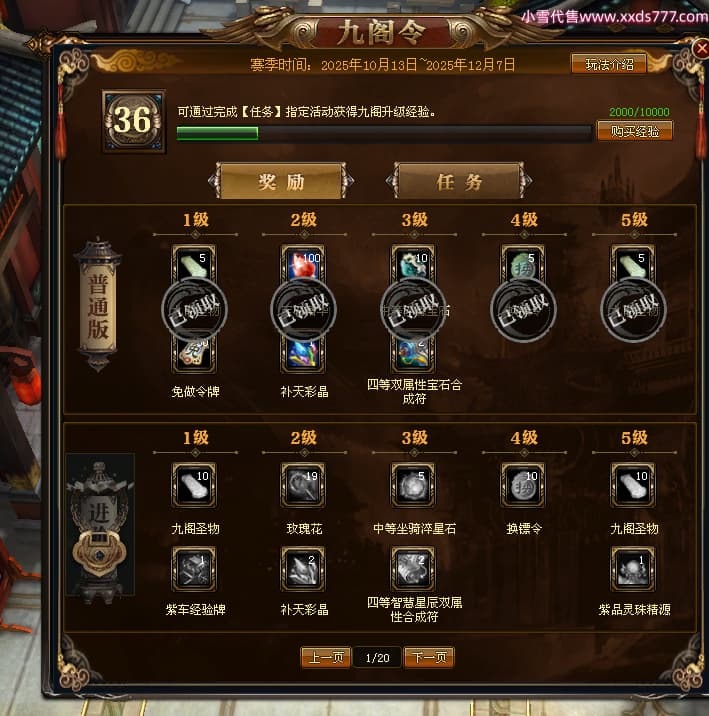Open the 玩法介绍 gameplay introduction
This screenshot has height=716, width=709.
click(x=608, y=64)
